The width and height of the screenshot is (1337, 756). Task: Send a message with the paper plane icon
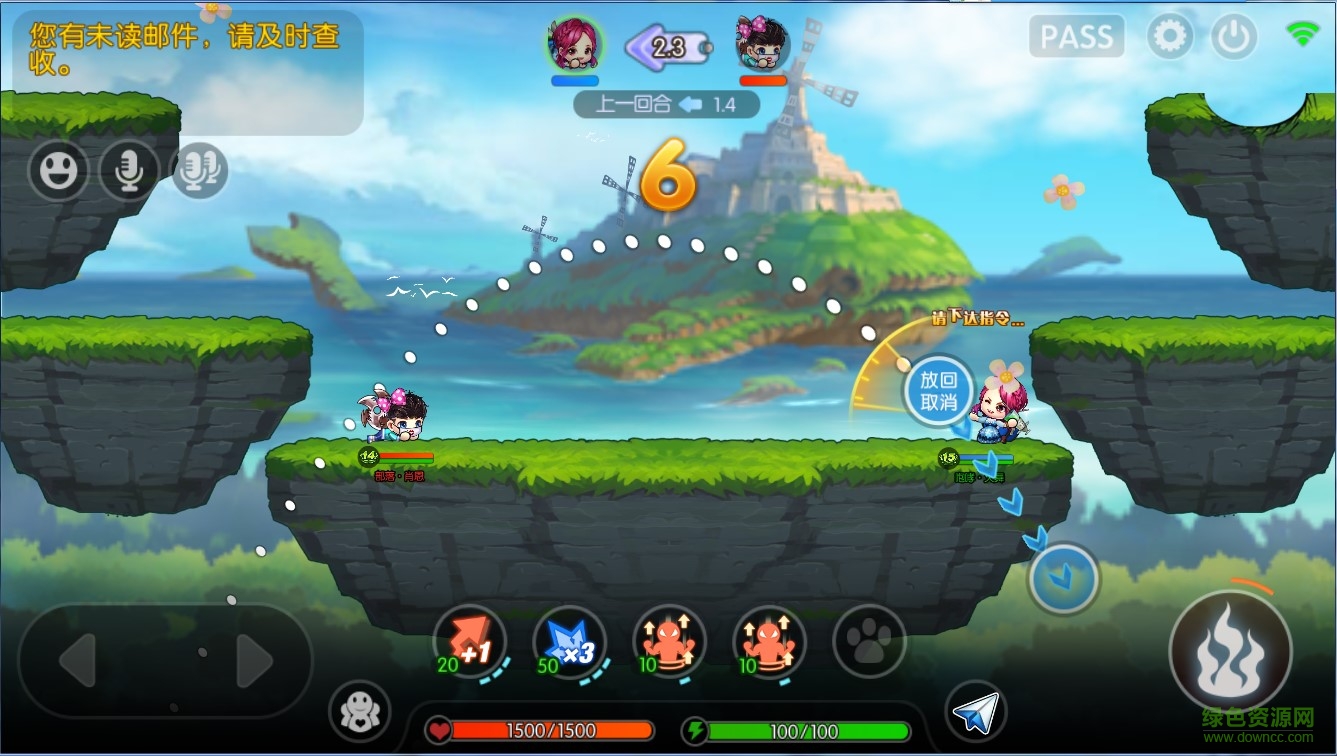pos(974,712)
